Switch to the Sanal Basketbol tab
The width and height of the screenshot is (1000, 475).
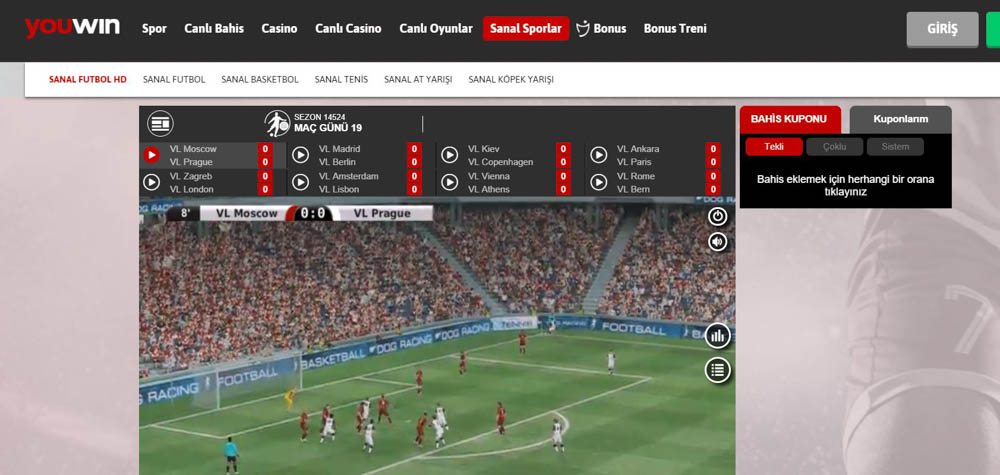tap(260, 79)
